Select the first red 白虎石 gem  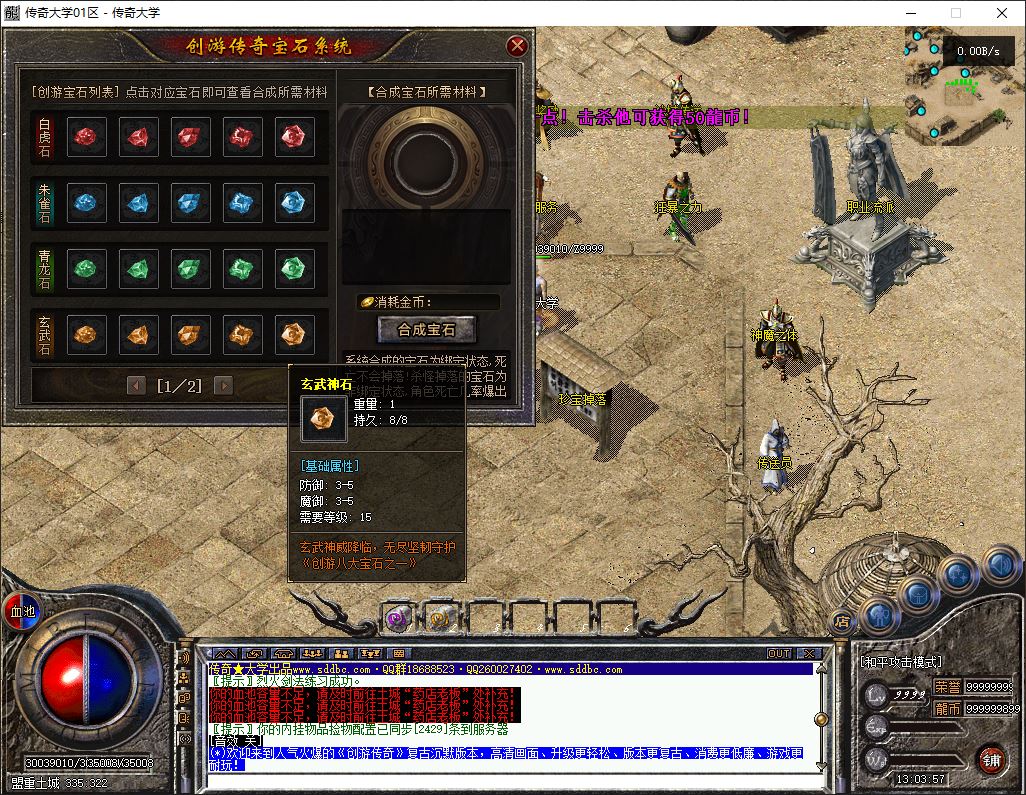[x=87, y=137]
